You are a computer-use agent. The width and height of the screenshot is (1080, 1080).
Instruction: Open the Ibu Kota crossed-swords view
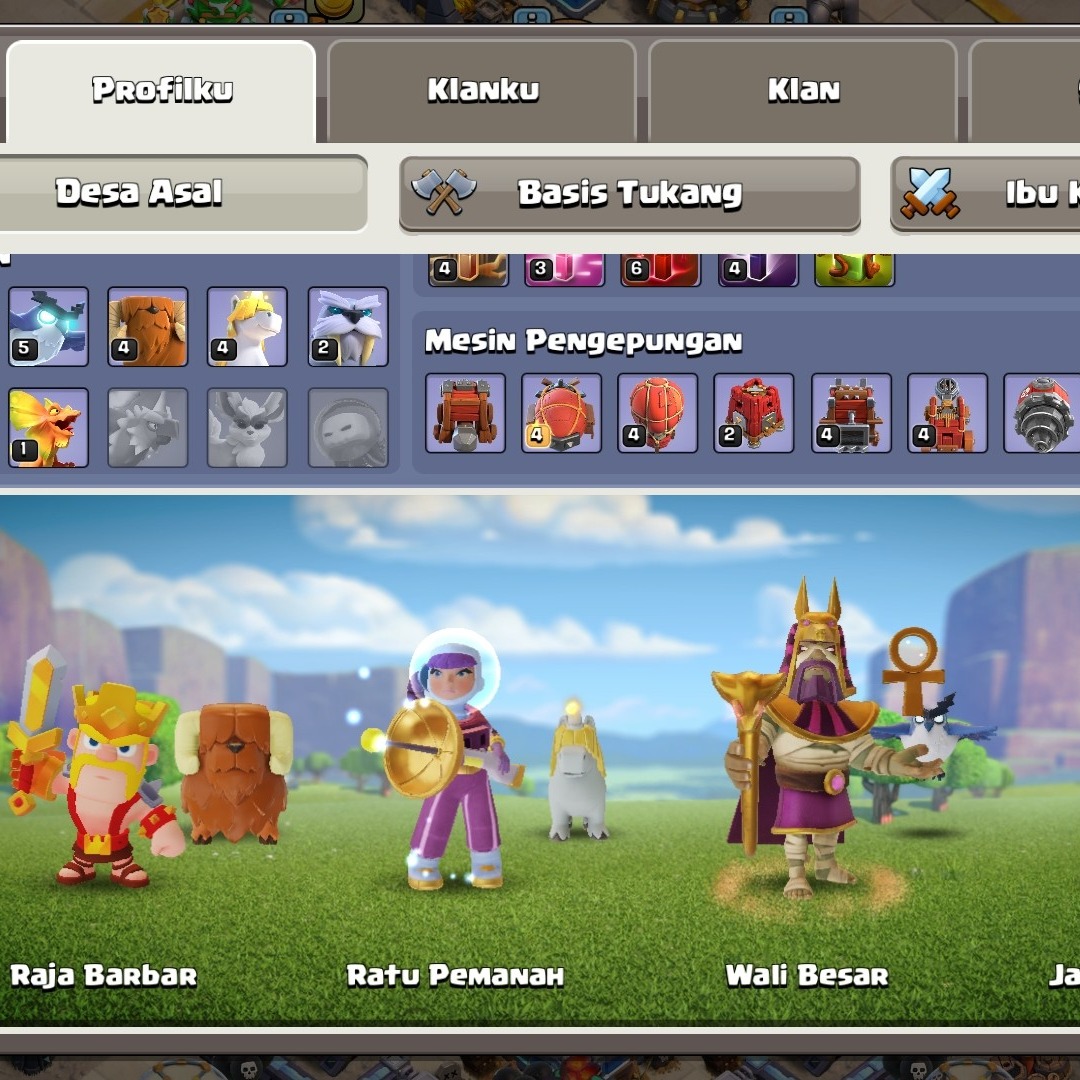pos(985,193)
